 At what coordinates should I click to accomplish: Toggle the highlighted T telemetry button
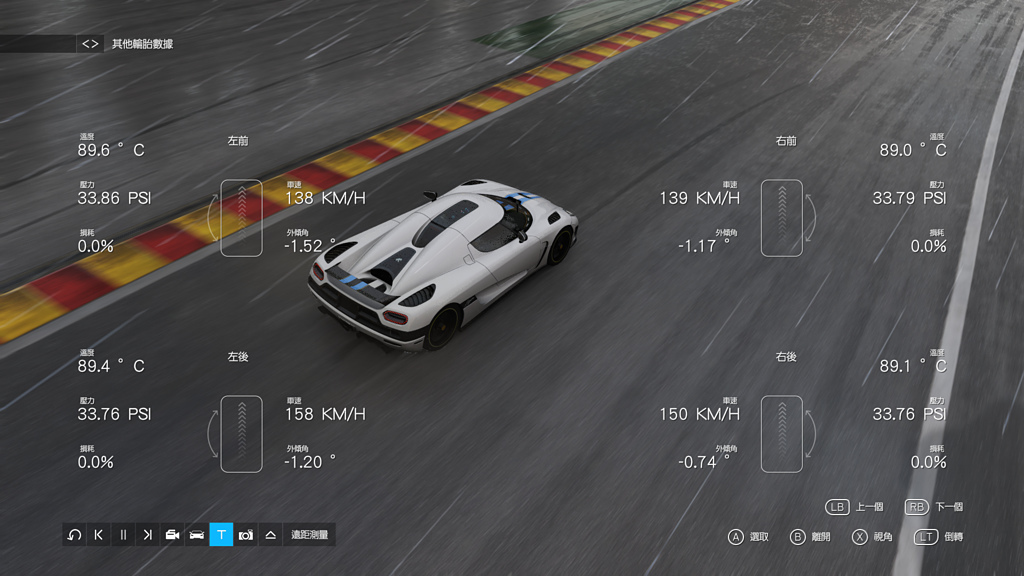click(221, 535)
